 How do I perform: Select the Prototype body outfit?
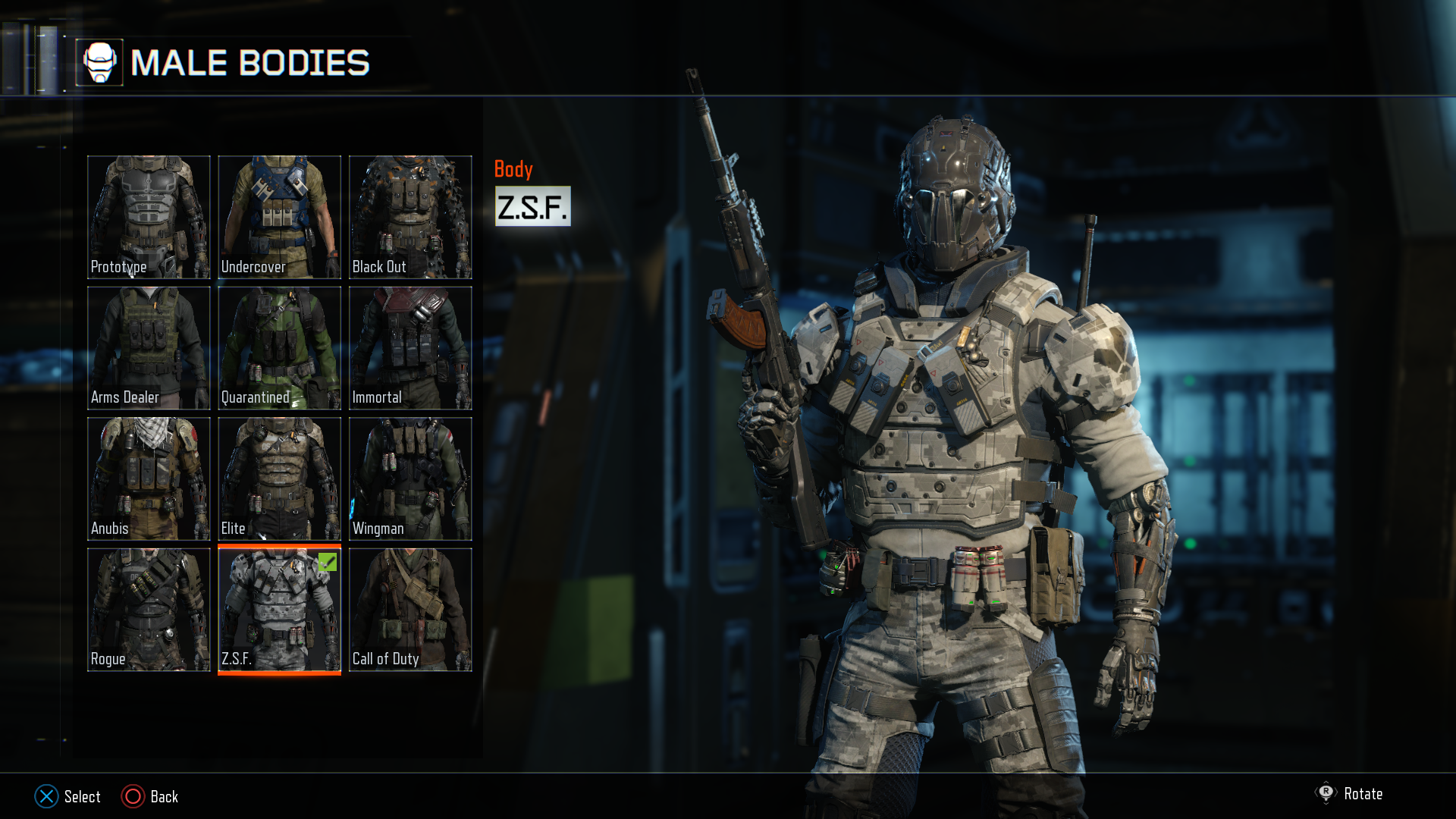pos(149,217)
